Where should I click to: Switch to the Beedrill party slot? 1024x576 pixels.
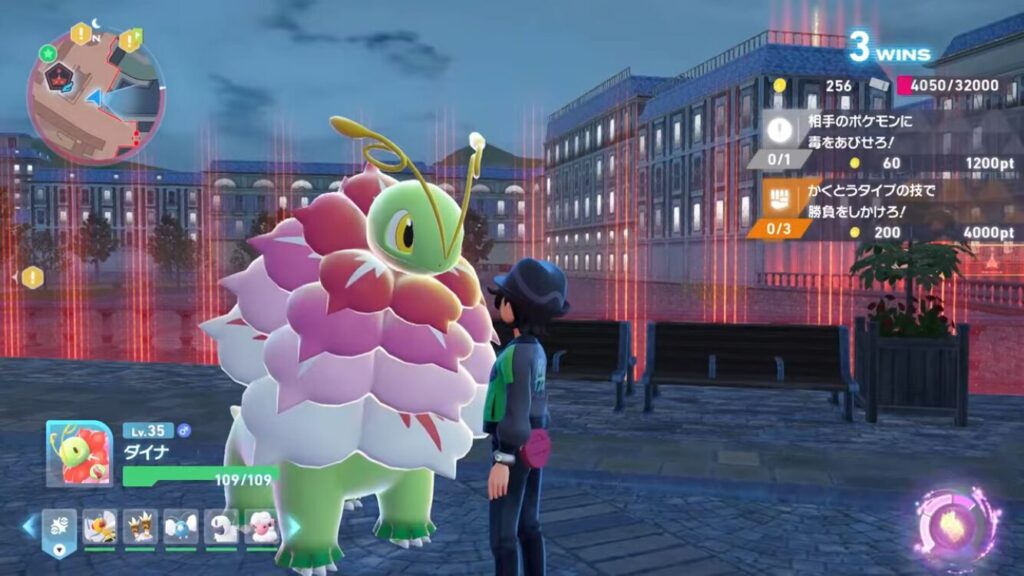99,526
